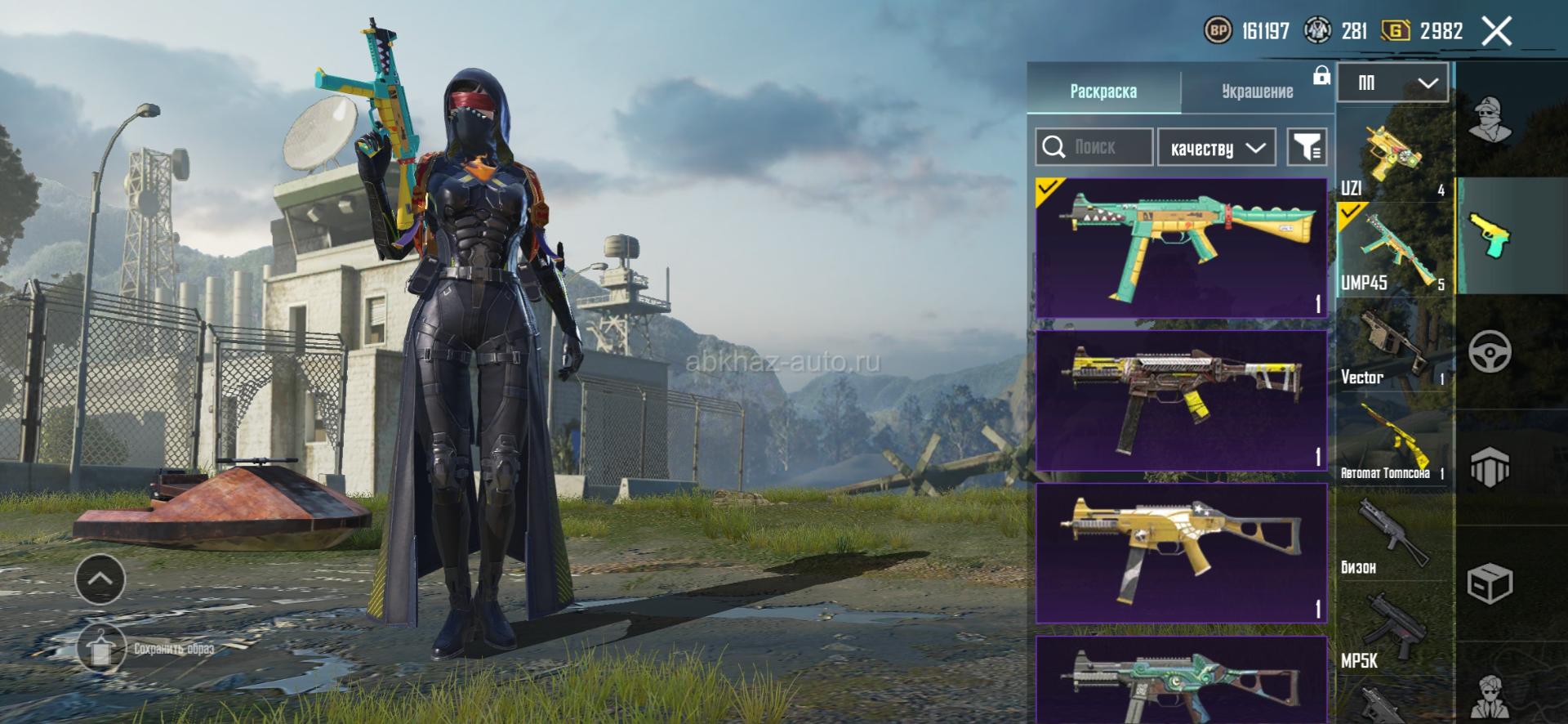Screen dimensions: 1568x724
Task: Click the Поиск search field
Action: point(1094,147)
